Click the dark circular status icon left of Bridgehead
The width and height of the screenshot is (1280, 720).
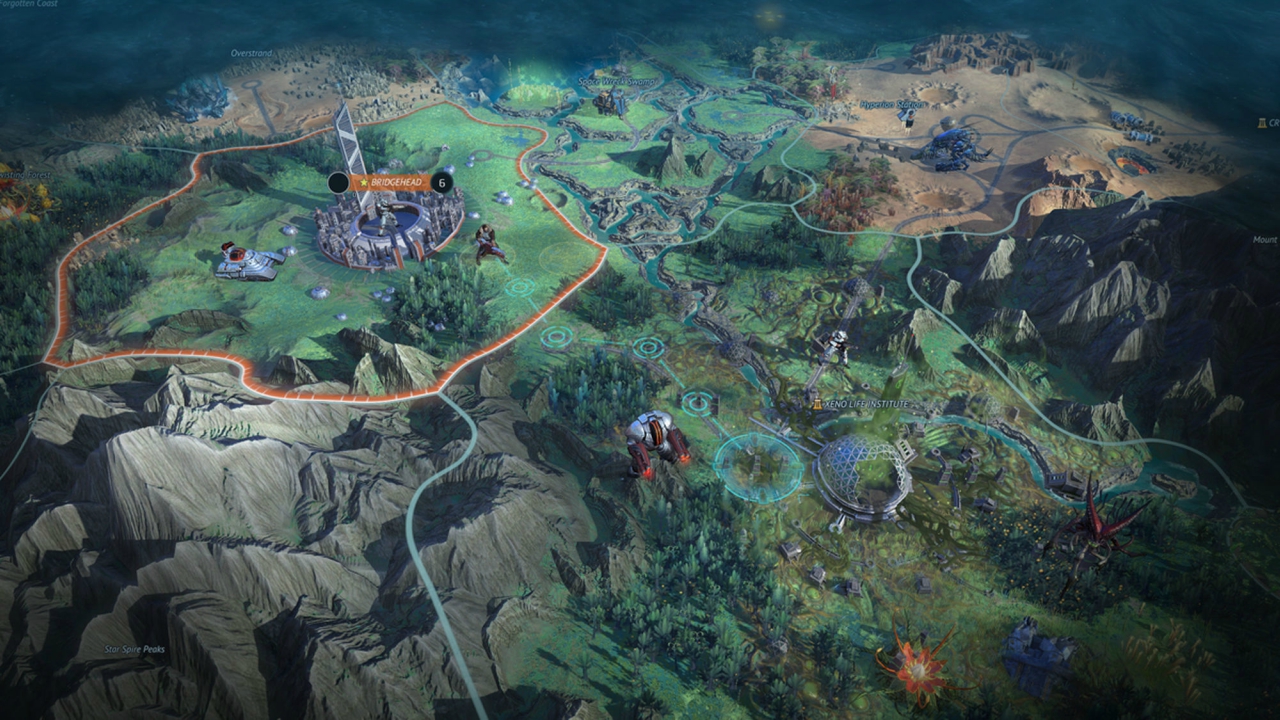tap(338, 184)
